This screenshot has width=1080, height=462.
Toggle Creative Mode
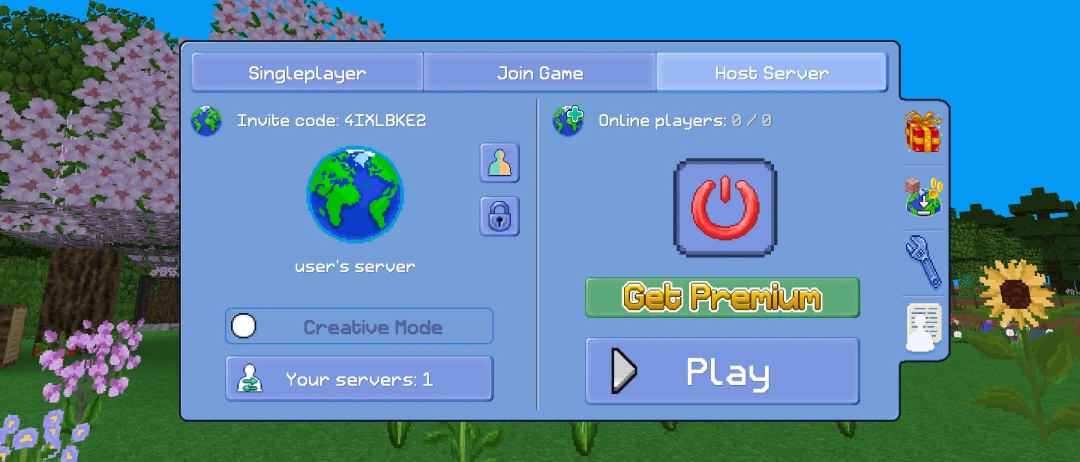(359, 327)
